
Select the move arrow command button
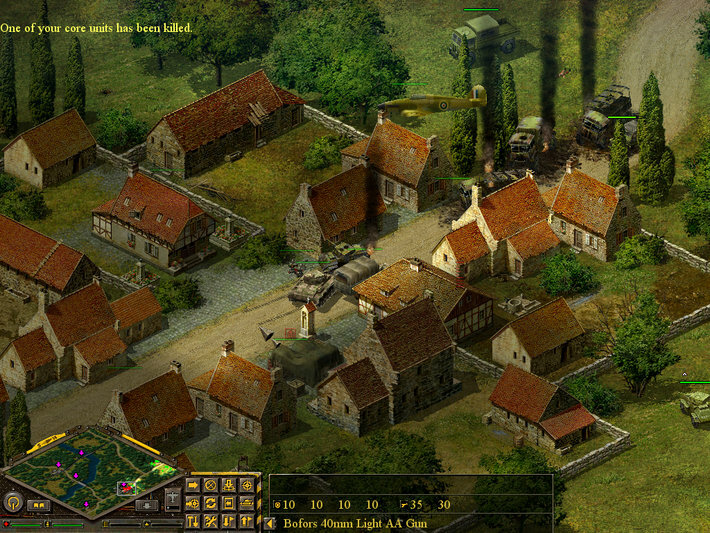point(193,485)
